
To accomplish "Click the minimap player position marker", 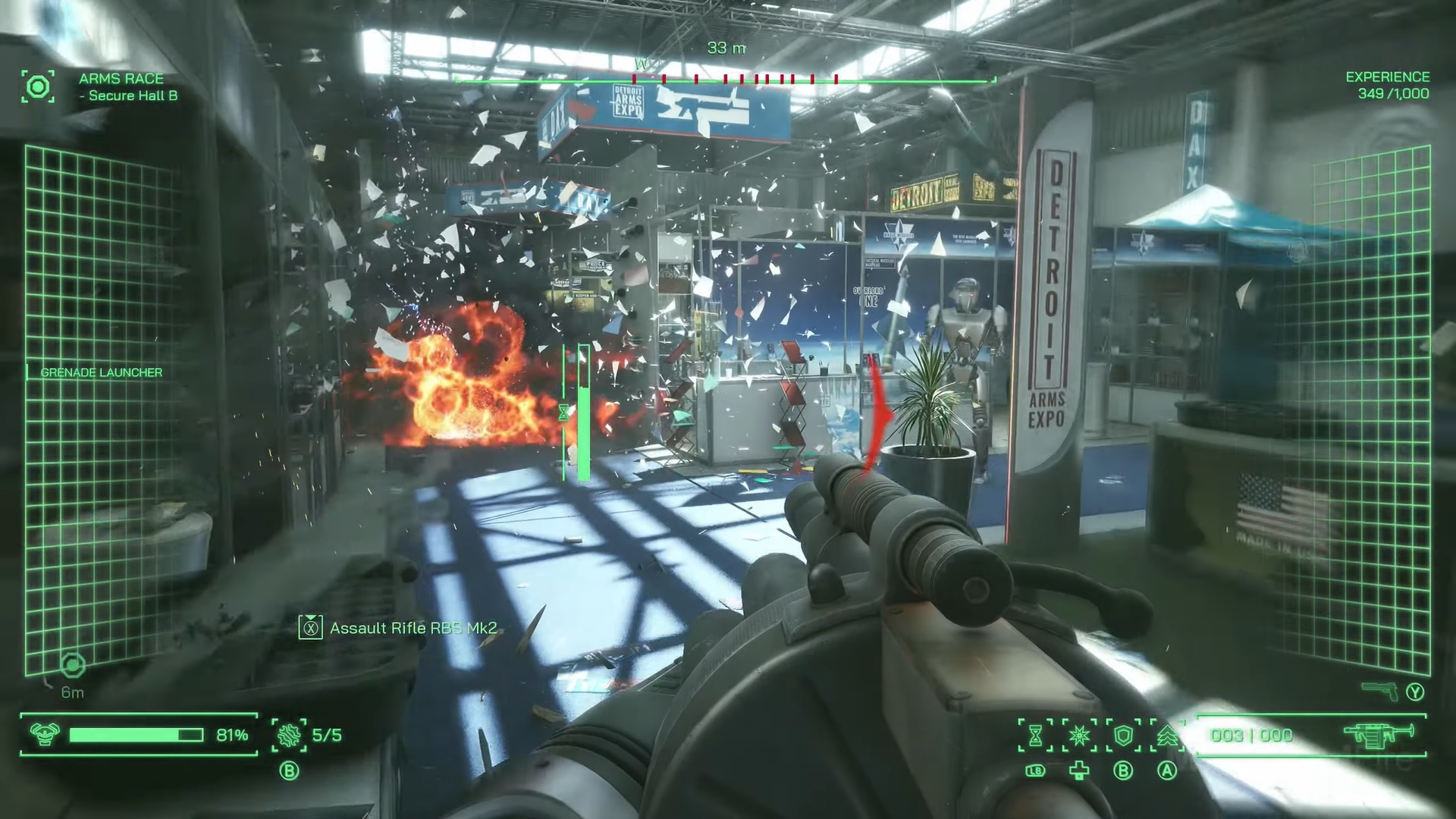I will [x=72, y=665].
